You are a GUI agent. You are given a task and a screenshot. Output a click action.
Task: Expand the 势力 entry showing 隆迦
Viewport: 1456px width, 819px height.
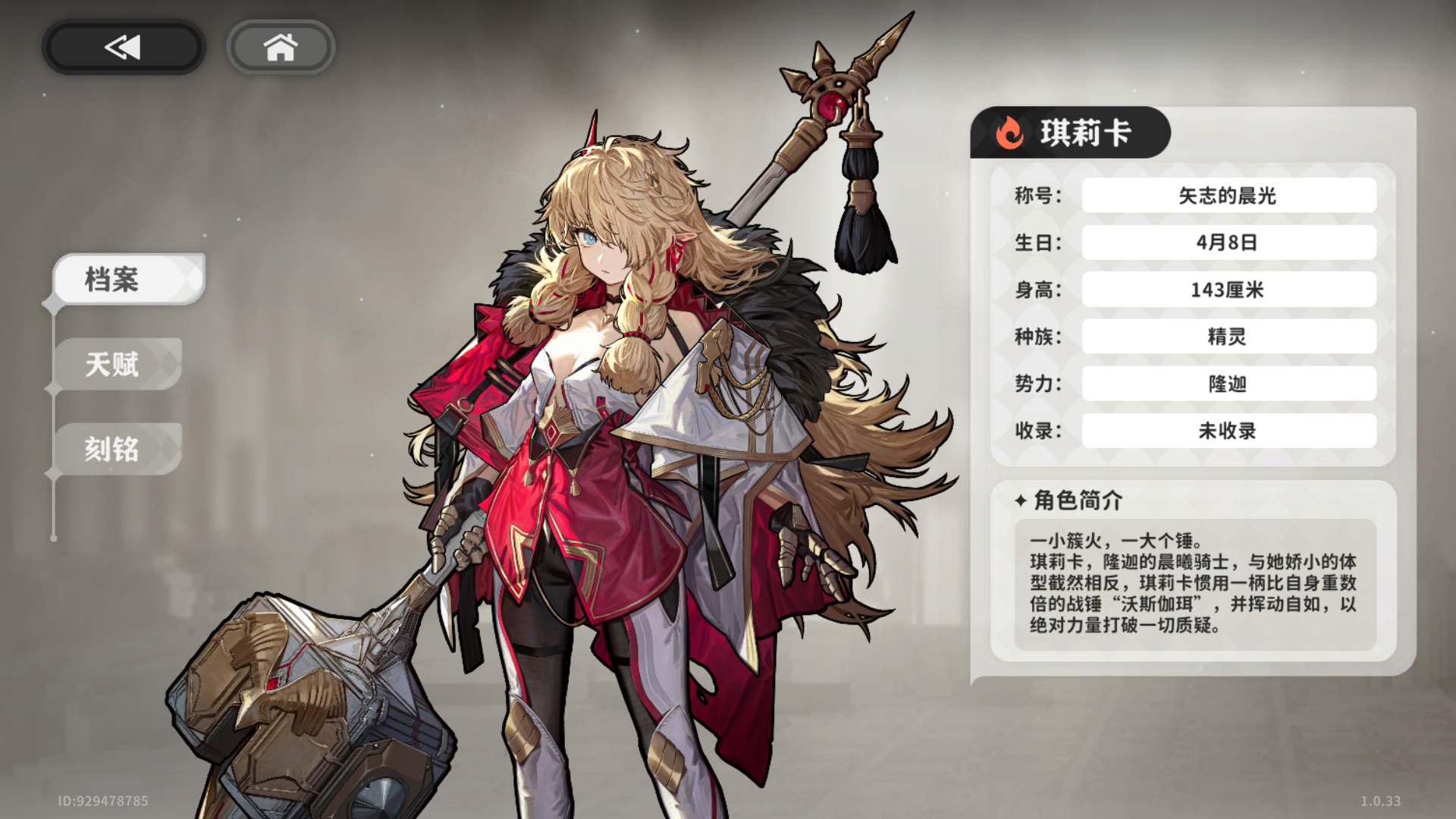(x=1228, y=384)
